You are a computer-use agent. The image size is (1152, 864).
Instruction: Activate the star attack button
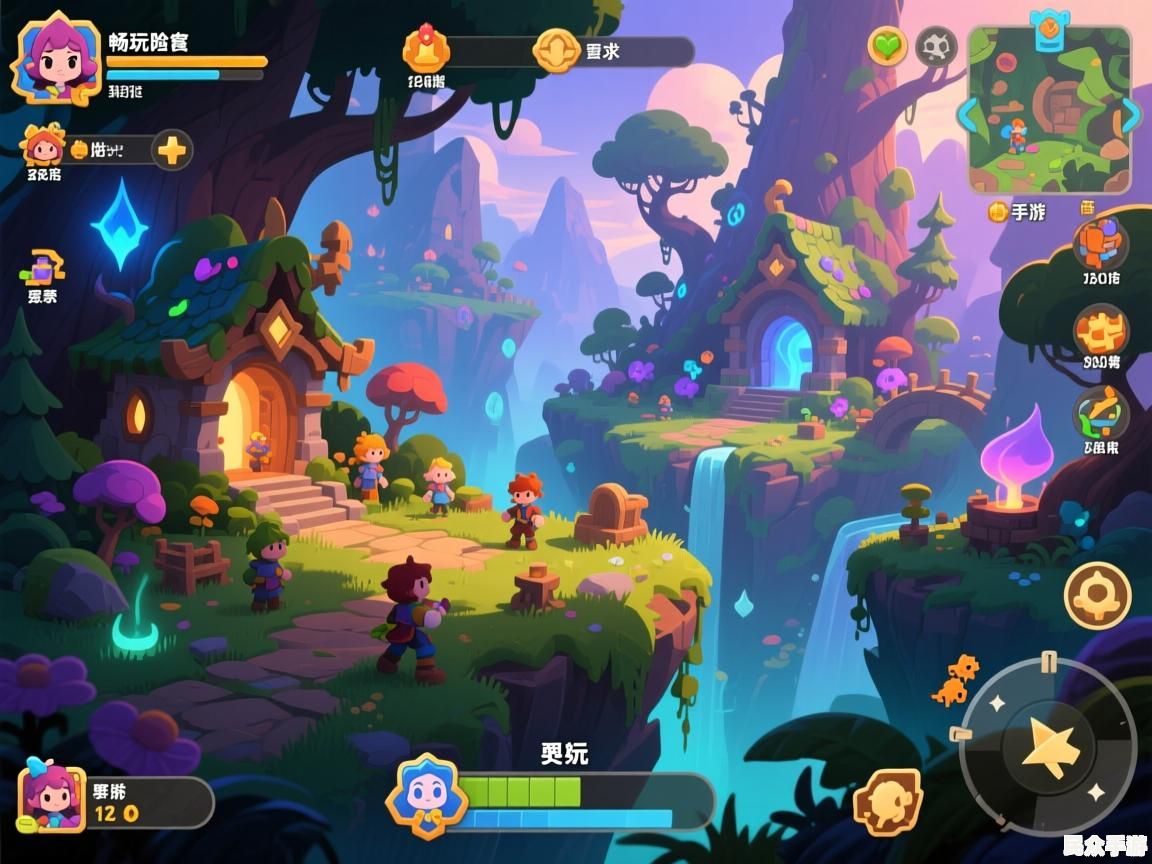1049,746
